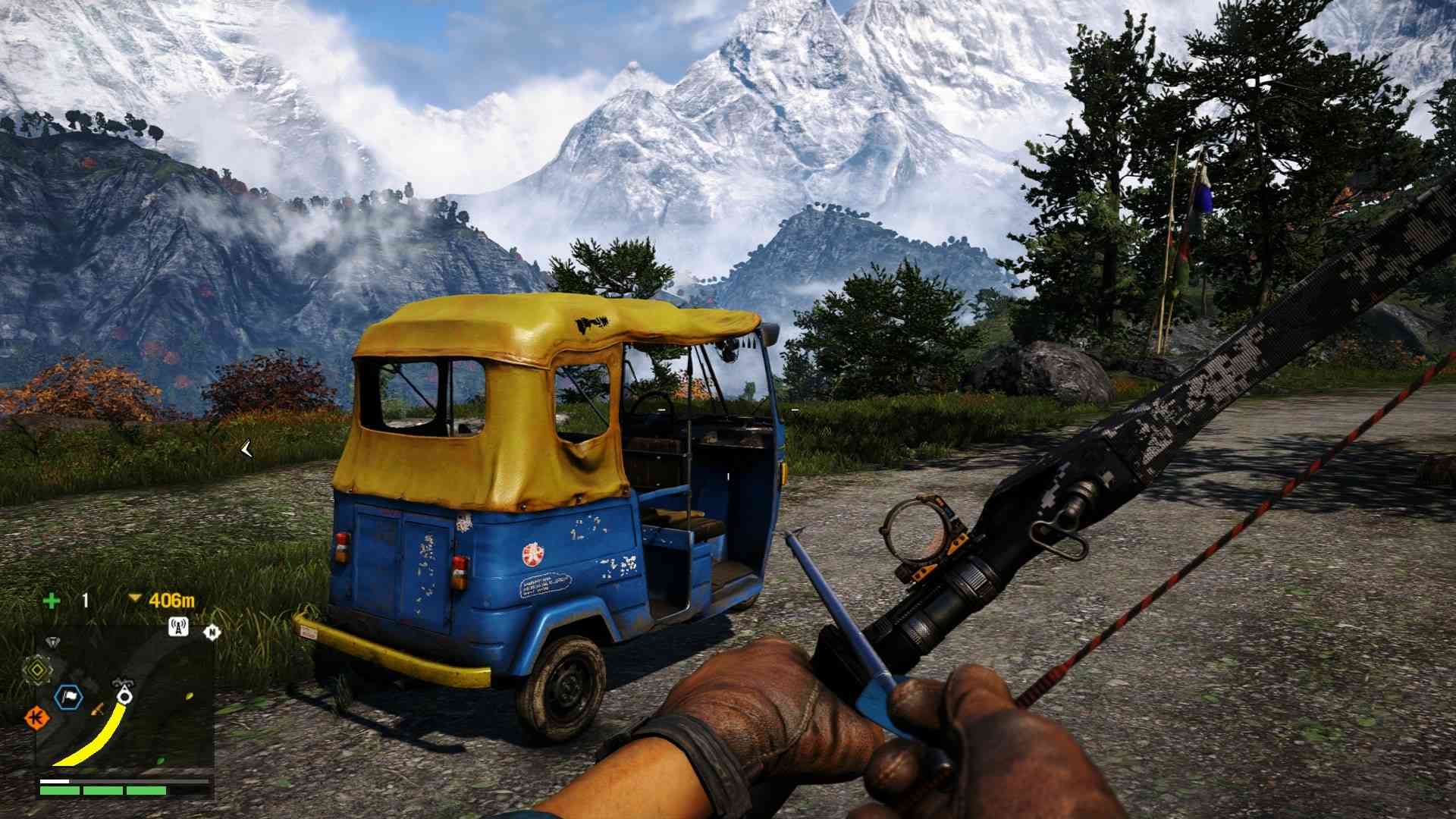Select the radio tower marker on minimap
The image size is (1456, 819).
pos(178,627)
